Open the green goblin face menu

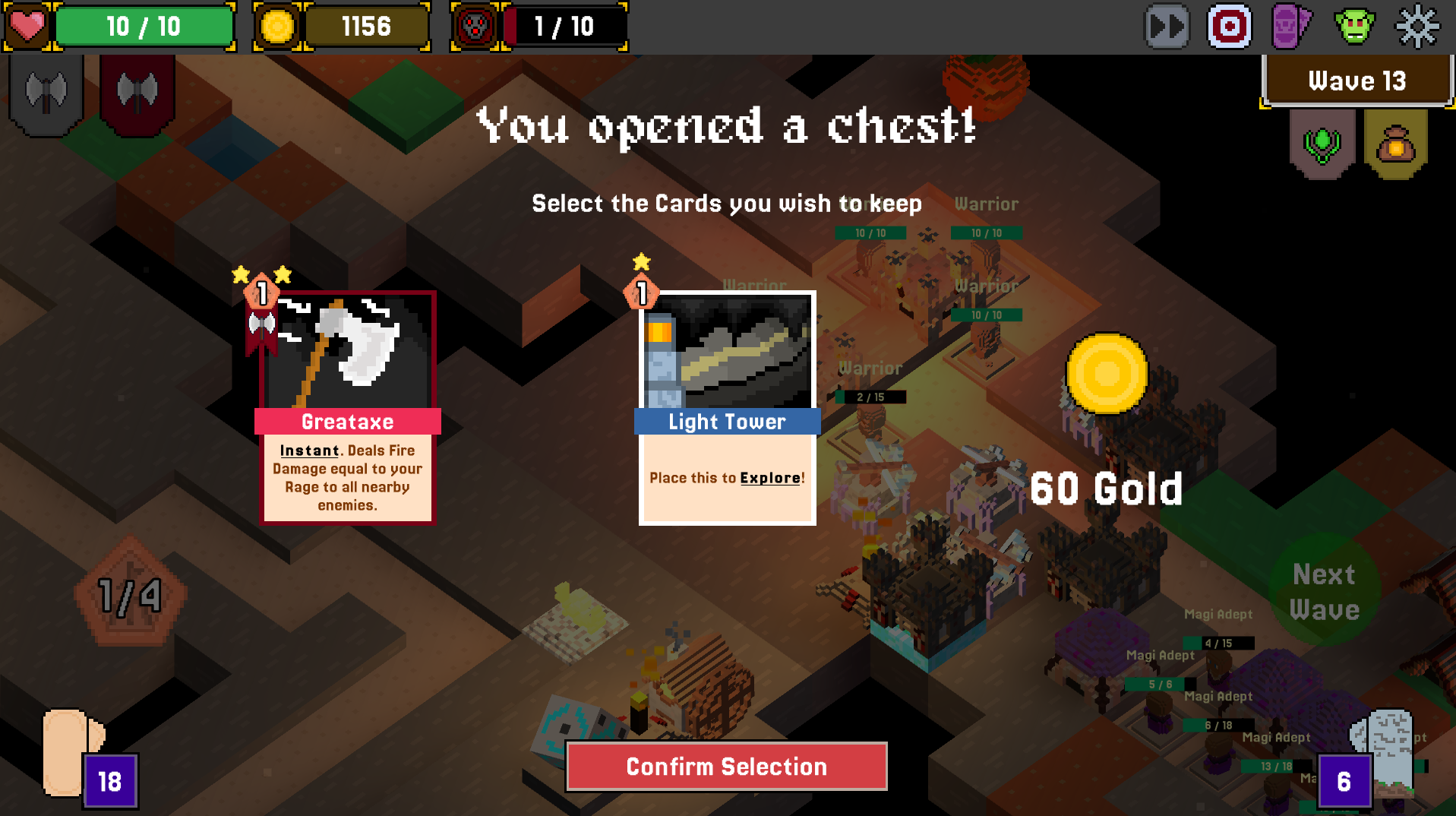pos(1354,27)
